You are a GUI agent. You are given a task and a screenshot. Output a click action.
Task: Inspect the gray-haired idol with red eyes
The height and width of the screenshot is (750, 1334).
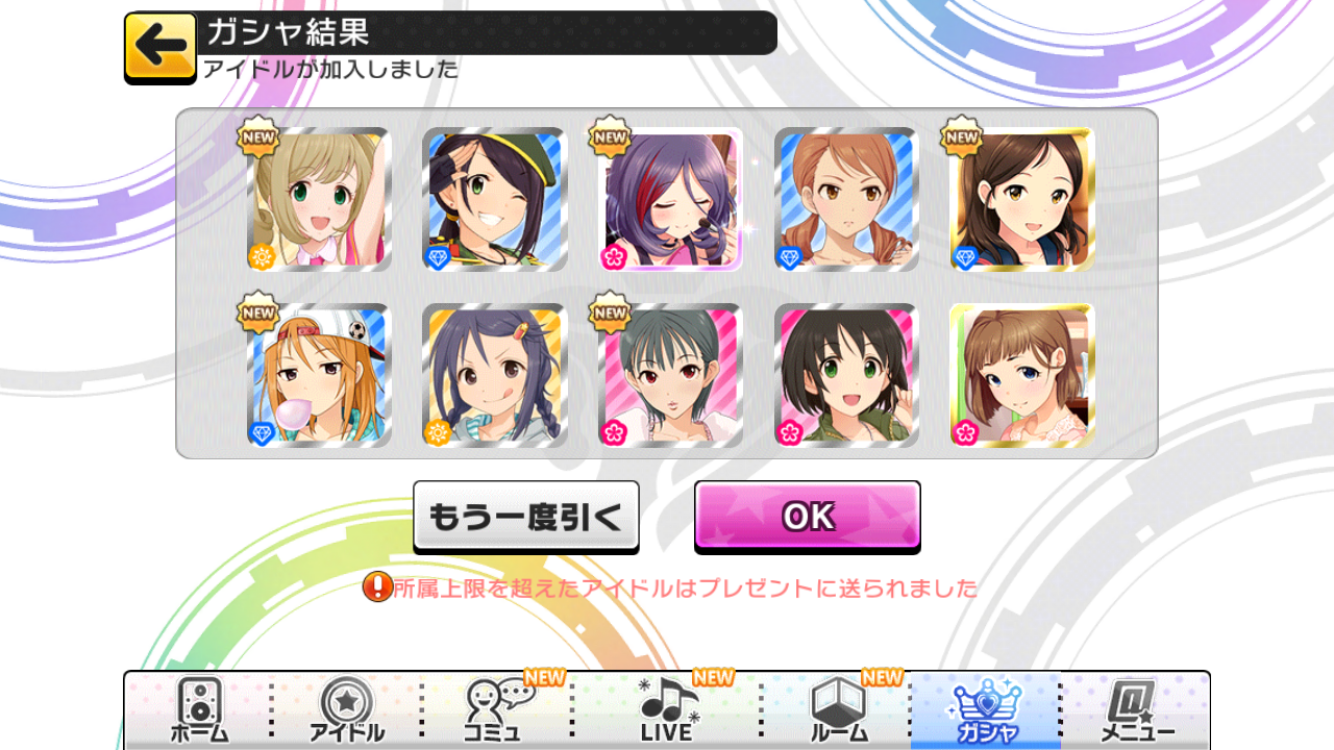(x=670, y=376)
